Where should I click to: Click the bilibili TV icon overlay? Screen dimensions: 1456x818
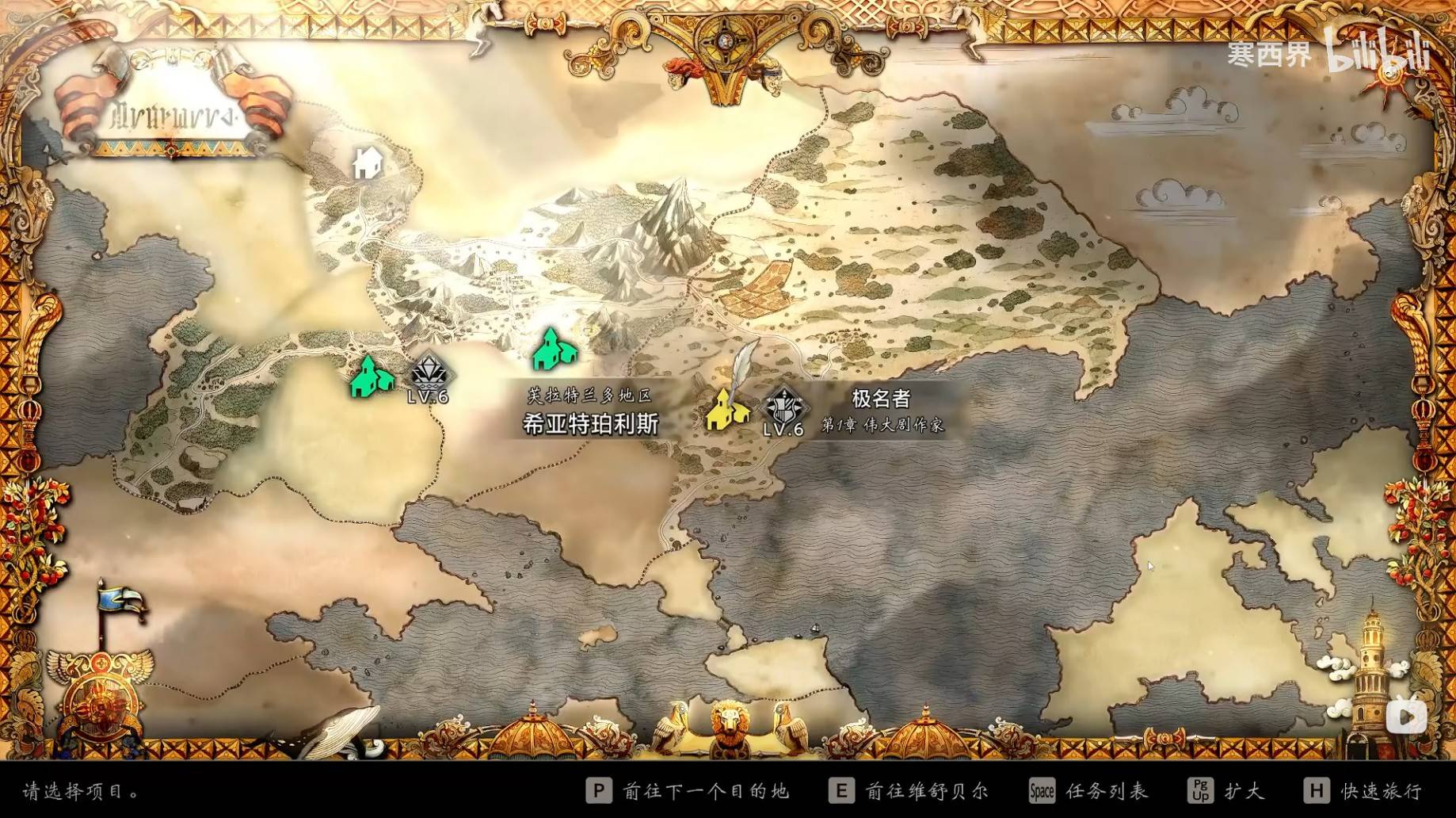click(1406, 717)
